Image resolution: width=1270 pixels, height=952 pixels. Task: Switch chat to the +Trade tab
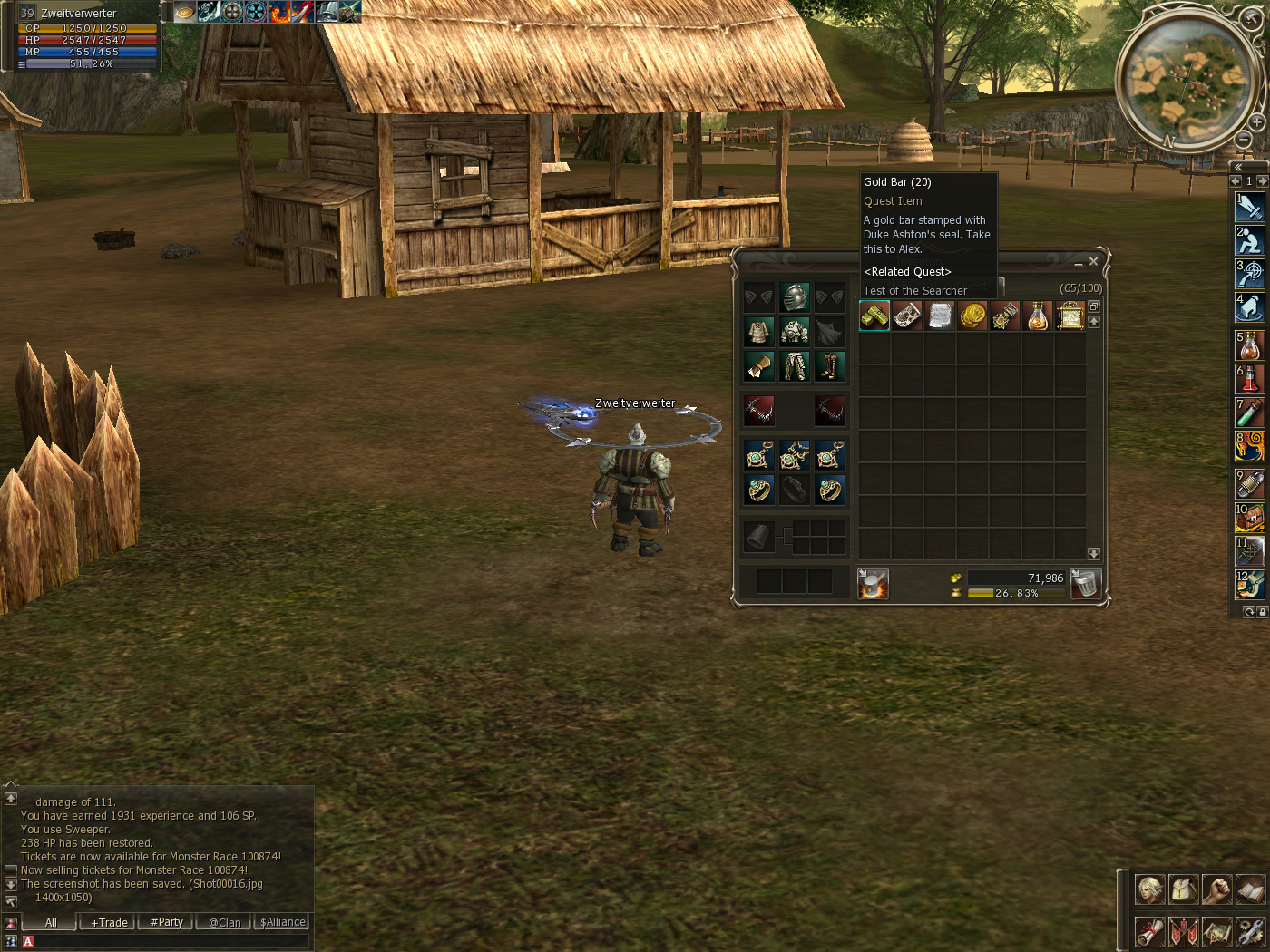[109, 922]
